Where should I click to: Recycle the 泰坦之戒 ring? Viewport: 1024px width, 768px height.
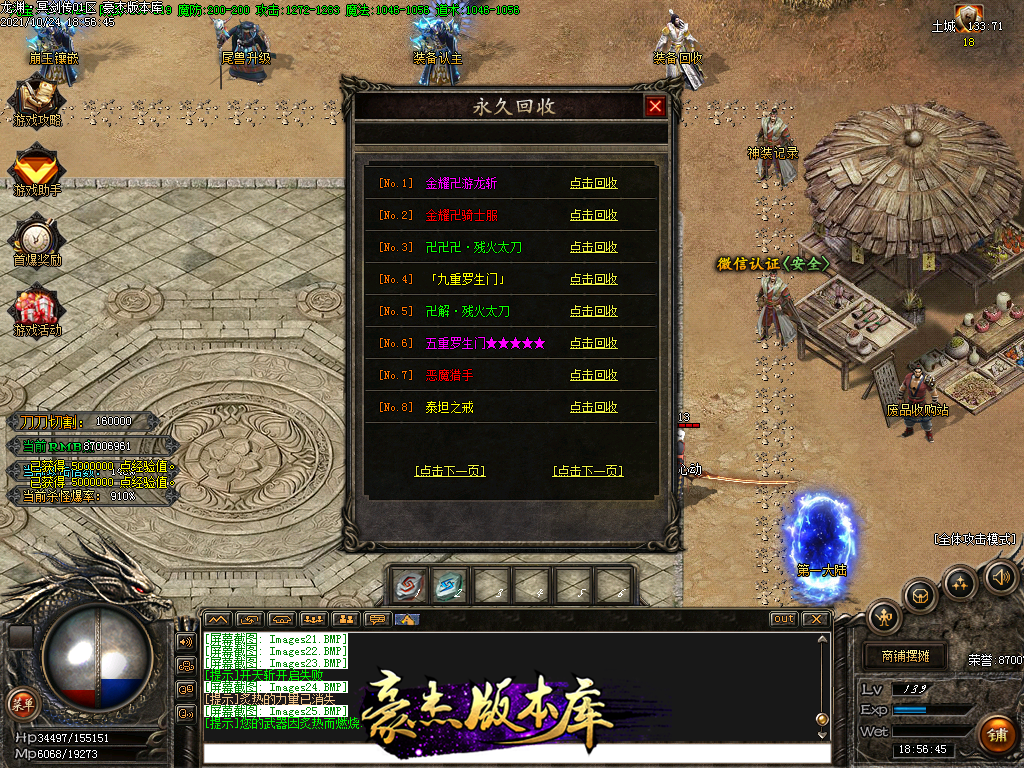tap(593, 407)
